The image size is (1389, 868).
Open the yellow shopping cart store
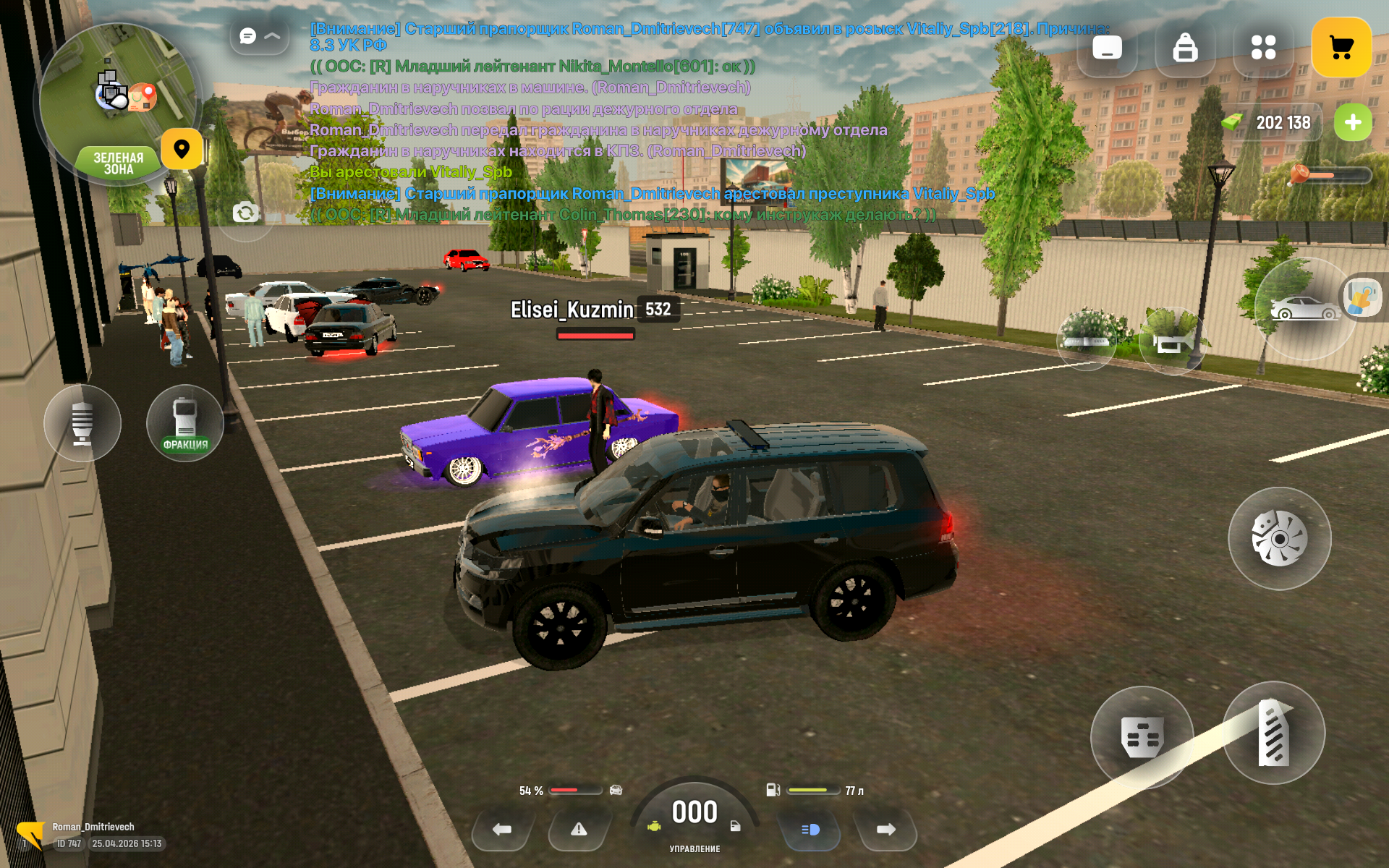point(1341,48)
